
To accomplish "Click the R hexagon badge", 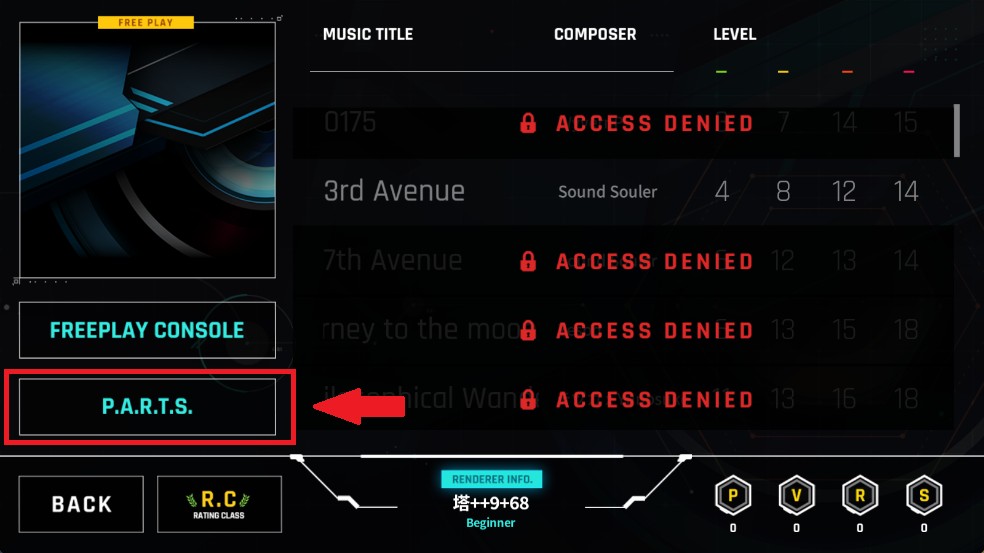I will coord(860,495).
